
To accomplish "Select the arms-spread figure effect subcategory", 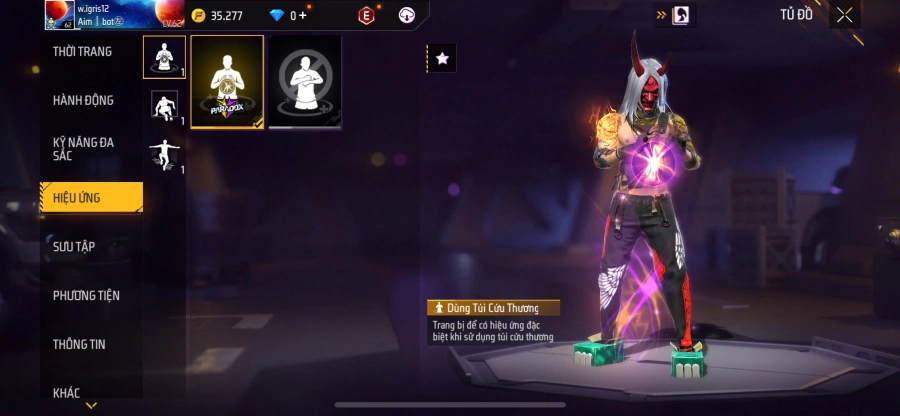I will 164,154.
